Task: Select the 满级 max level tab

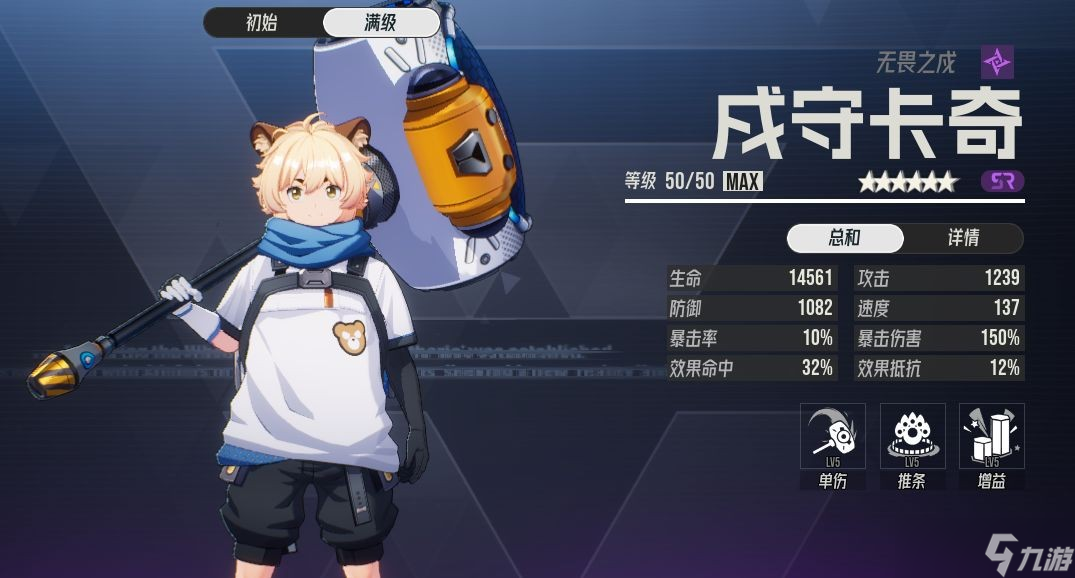Action: pyautogui.click(x=380, y=23)
